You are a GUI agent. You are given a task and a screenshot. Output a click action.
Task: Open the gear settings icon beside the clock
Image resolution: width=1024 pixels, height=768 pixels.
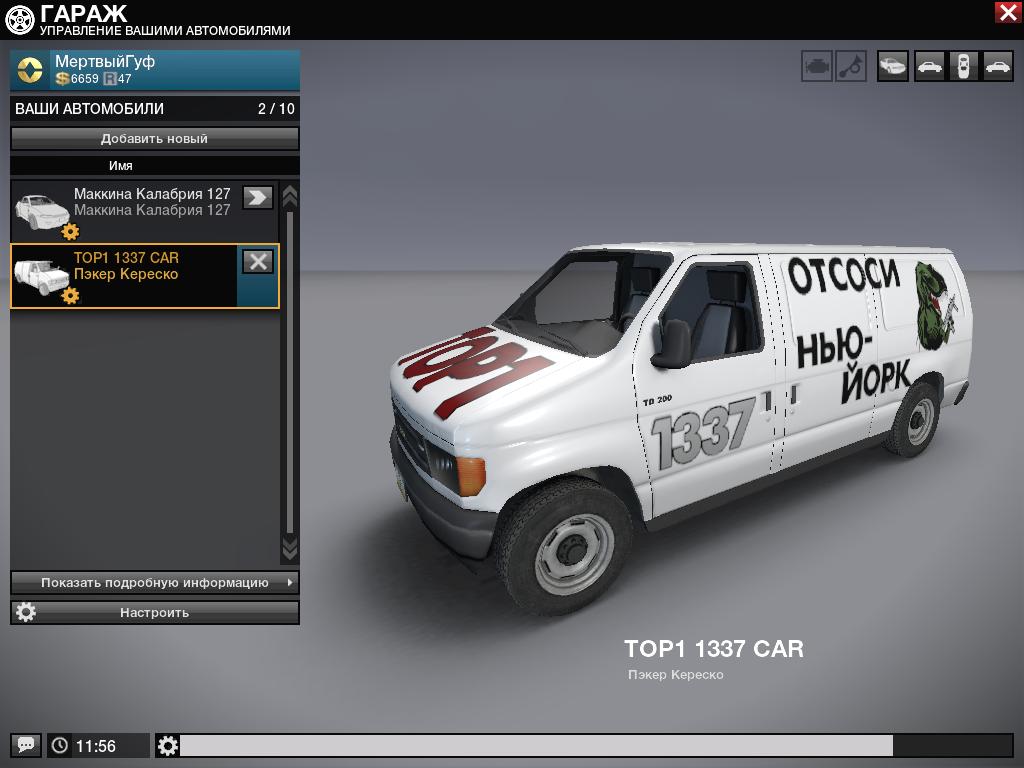click(168, 745)
